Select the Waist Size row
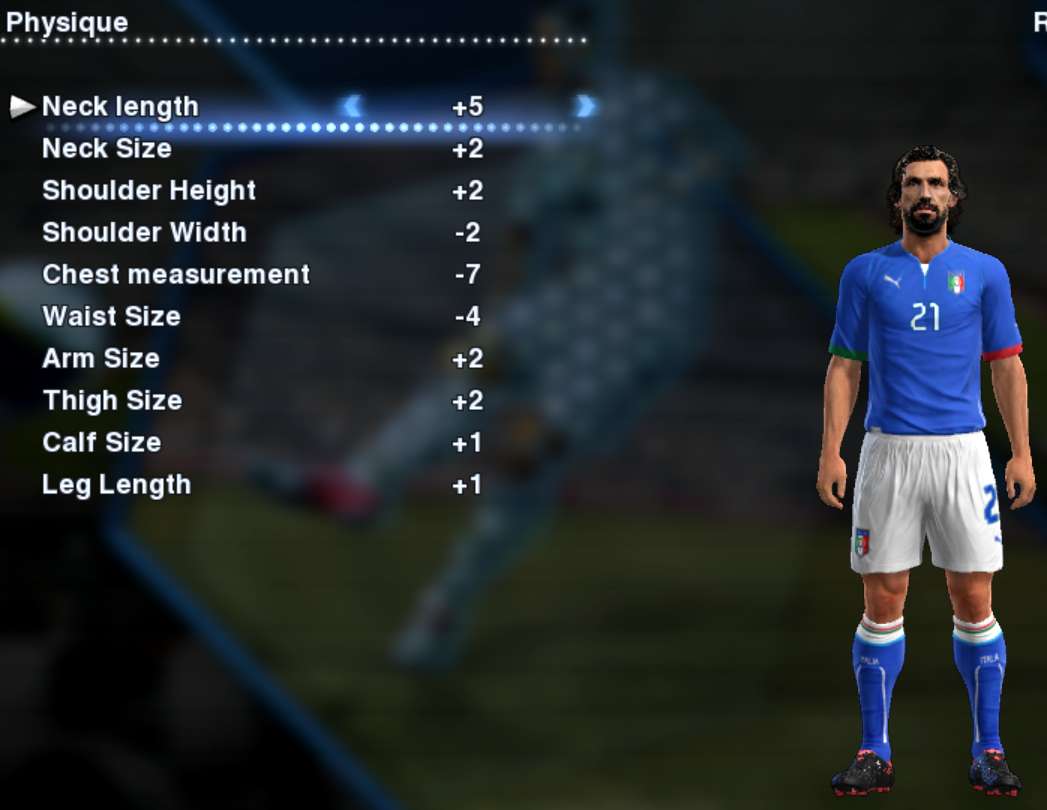 [x=111, y=317]
